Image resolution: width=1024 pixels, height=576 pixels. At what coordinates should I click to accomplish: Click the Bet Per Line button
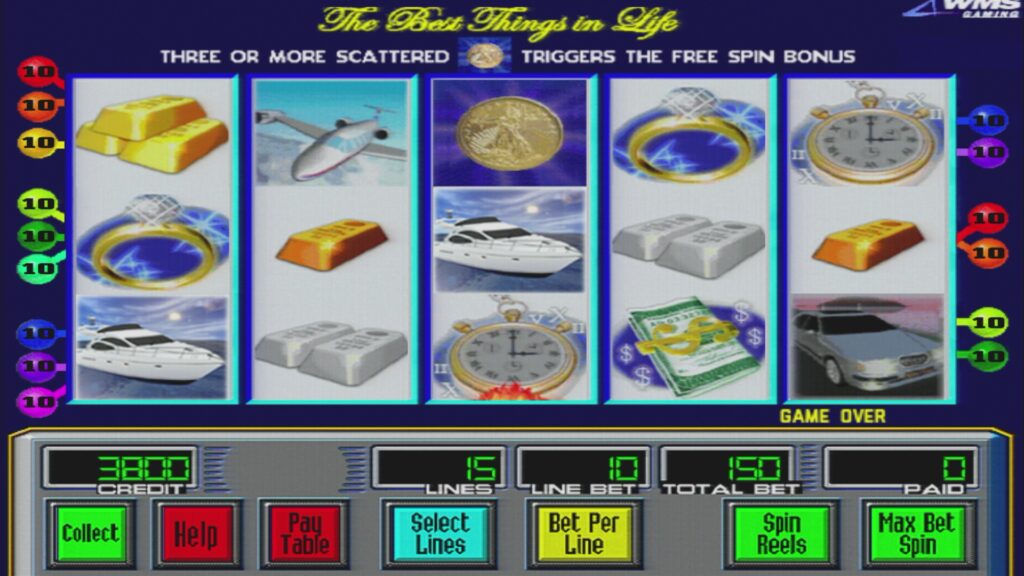(x=584, y=533)
